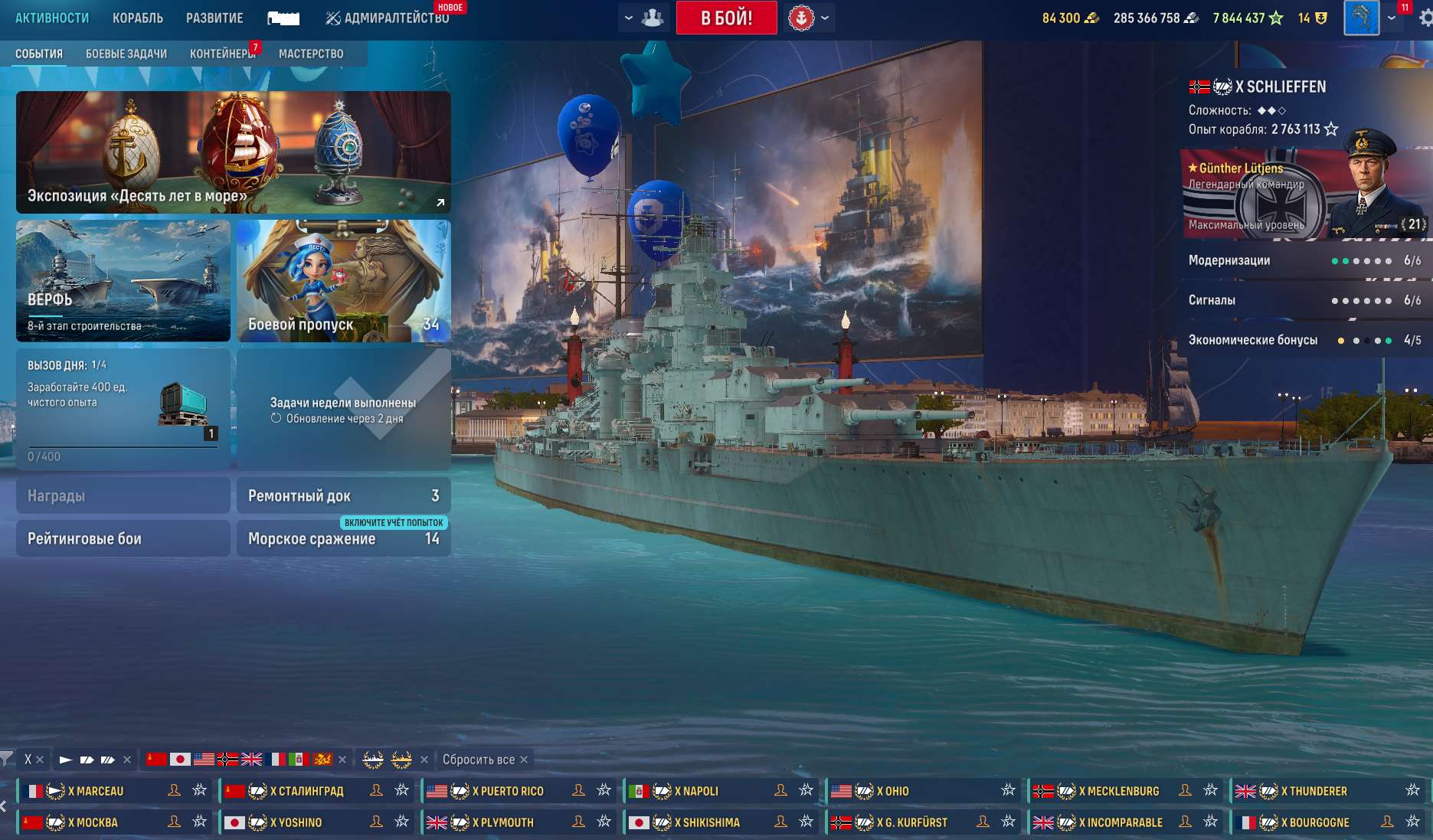Enable 'Включите учёт попыток' for Морское сражение
Image resolution: width=1433 pixels, height=840 pixels.
[394, 524]
